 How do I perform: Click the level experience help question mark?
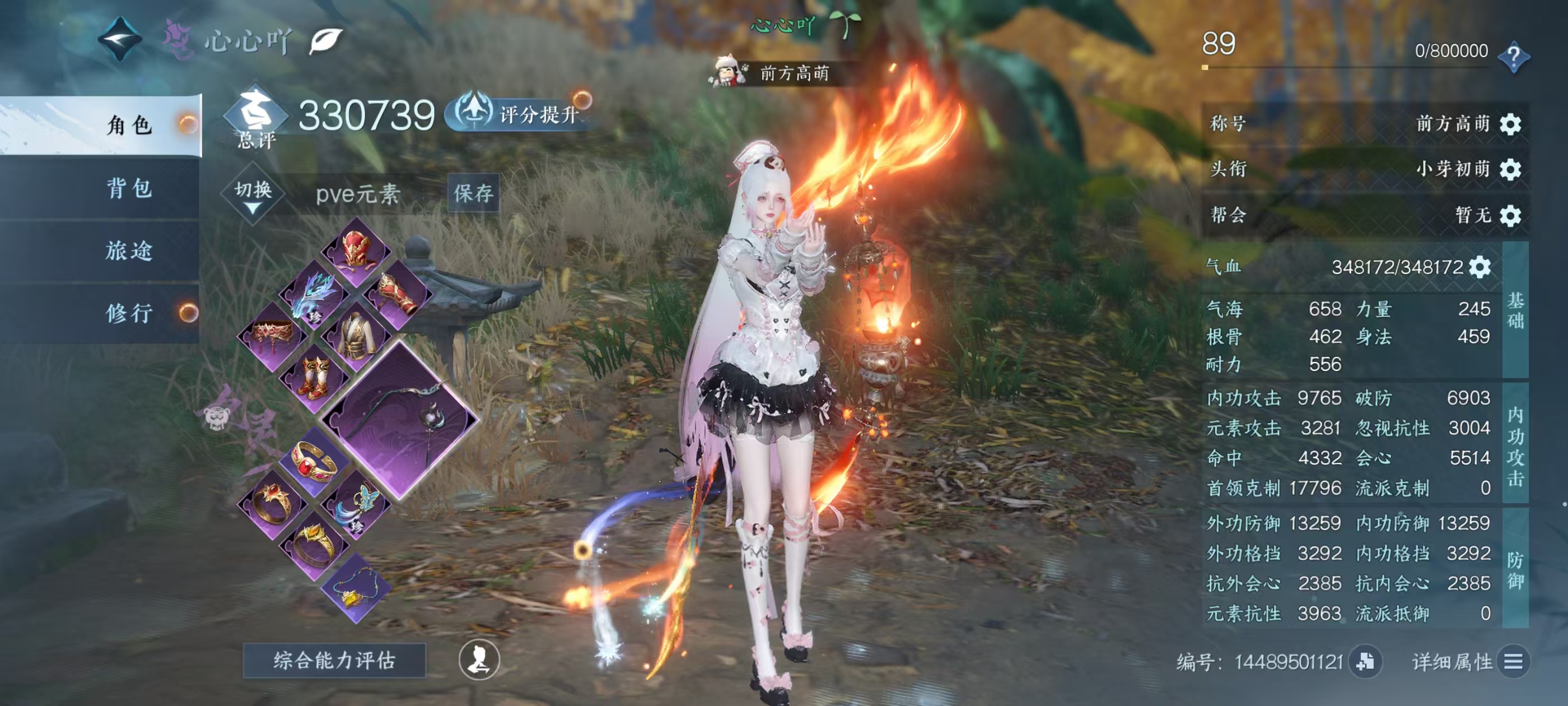click(x=1513, y=57)
